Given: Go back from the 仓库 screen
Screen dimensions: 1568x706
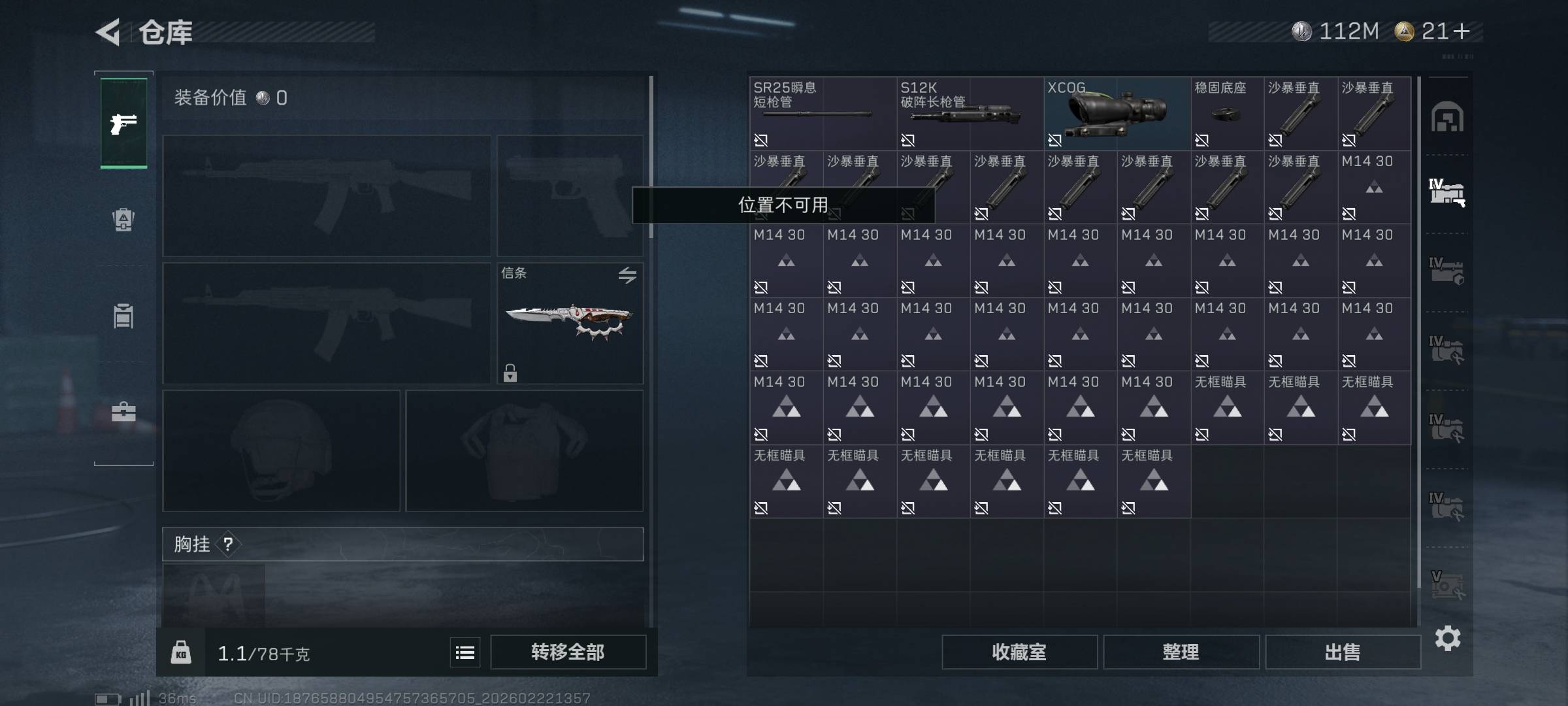Looking at the screenshot, I should coord(108,32).
